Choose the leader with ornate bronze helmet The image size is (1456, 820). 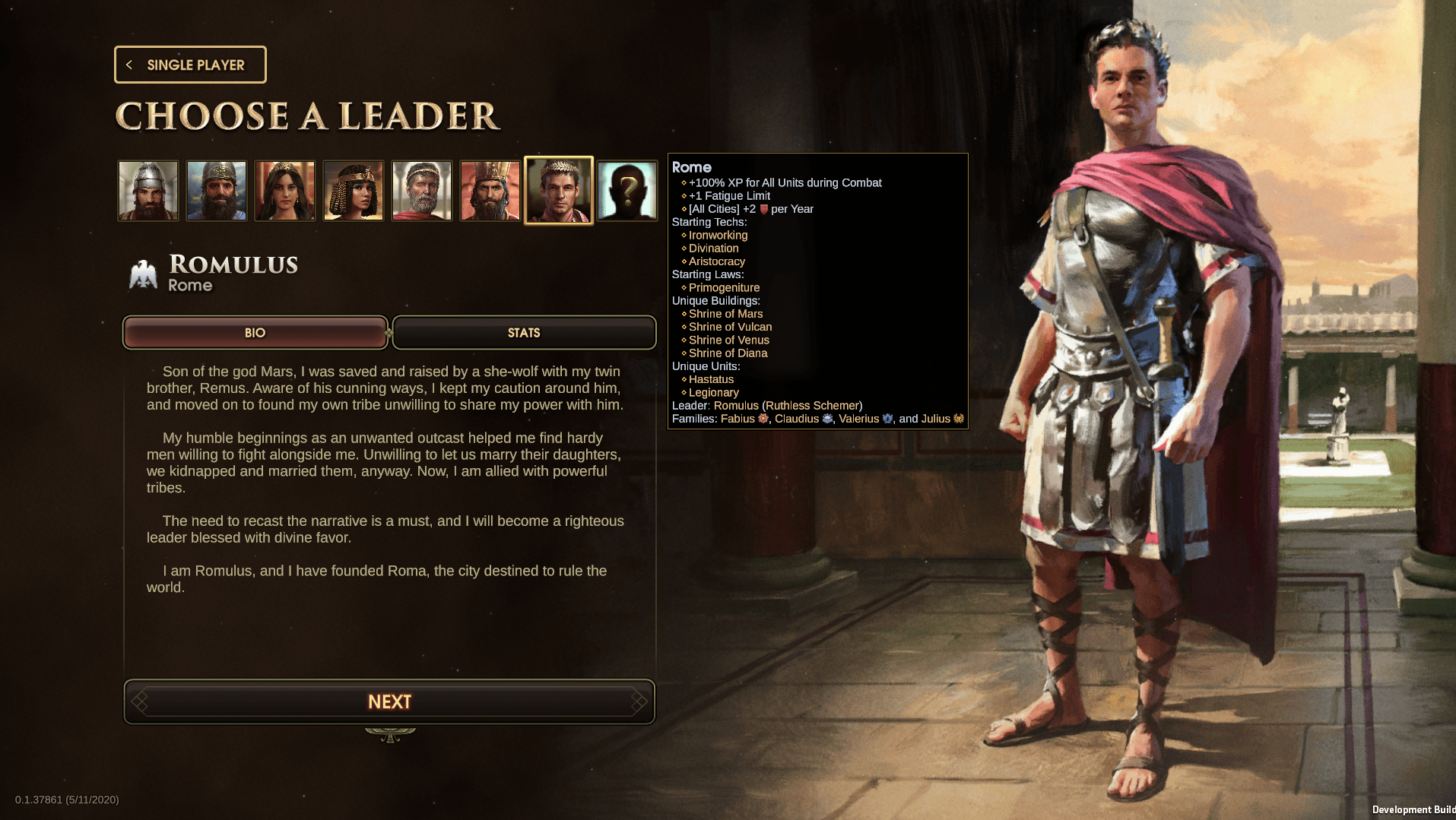click(x=217, y=190)
